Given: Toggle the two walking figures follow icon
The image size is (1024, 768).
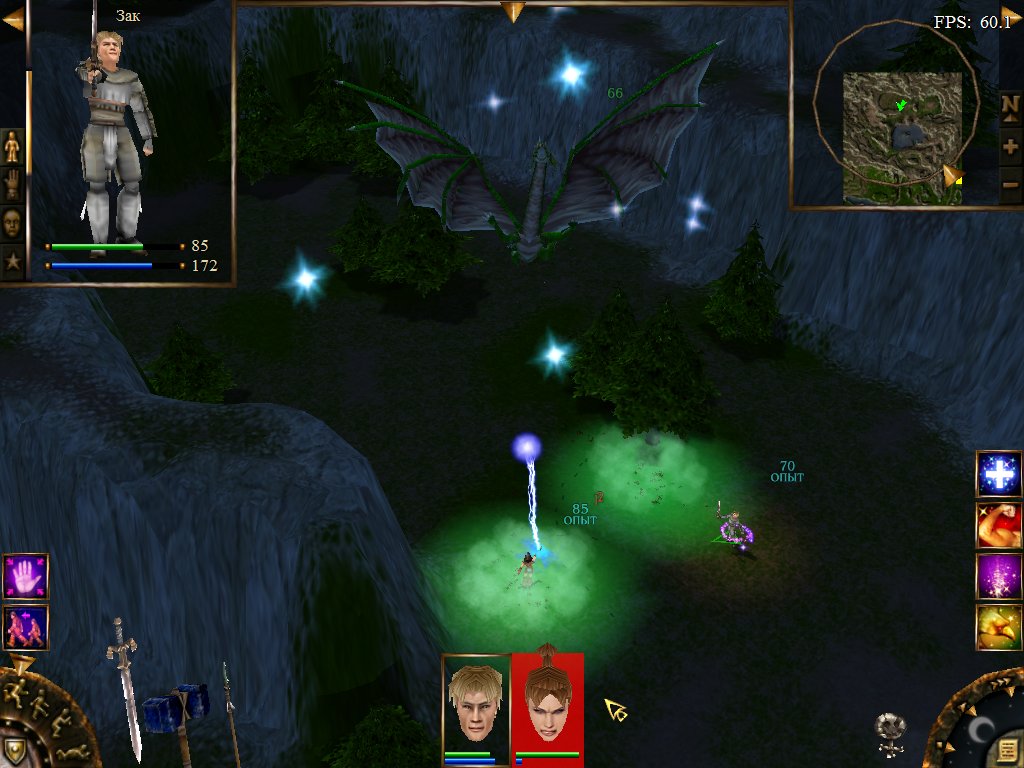Looking at the screenshot, I should click(x=25, y=627).
